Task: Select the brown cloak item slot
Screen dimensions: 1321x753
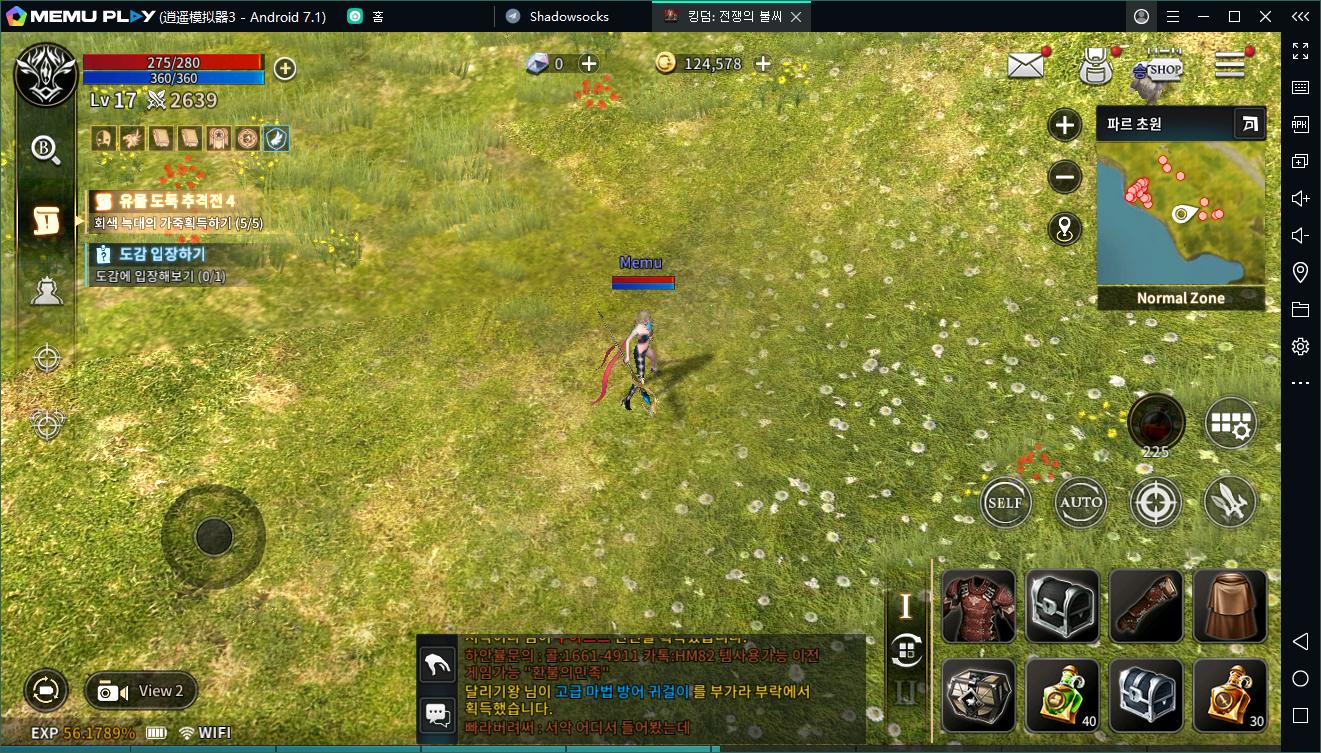Action: pyautogui.click(x=1229, y=606)
